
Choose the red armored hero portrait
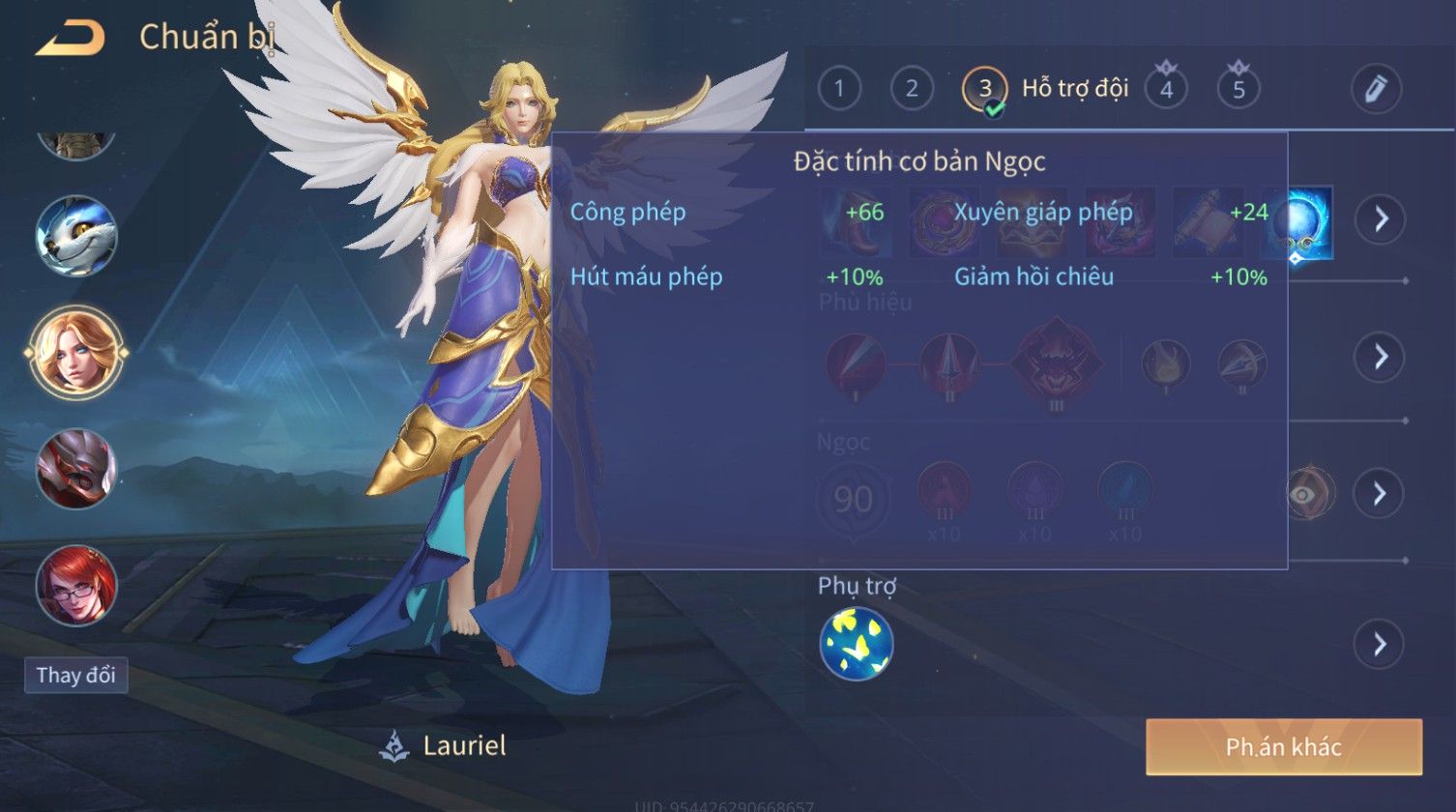pyautogui.click(x=76, y=469)
